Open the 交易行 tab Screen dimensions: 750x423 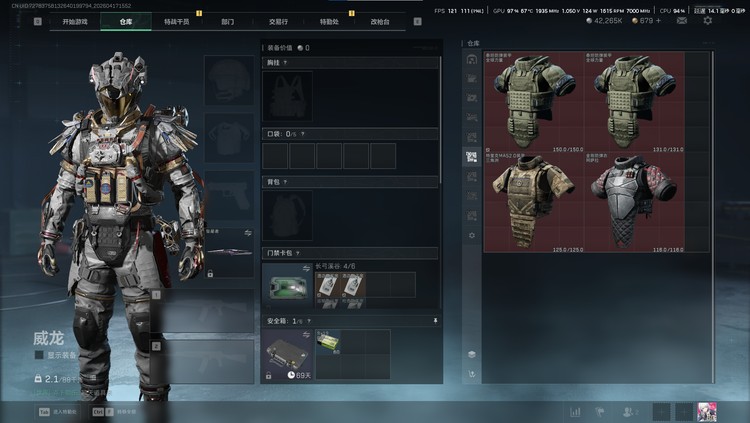279,21
